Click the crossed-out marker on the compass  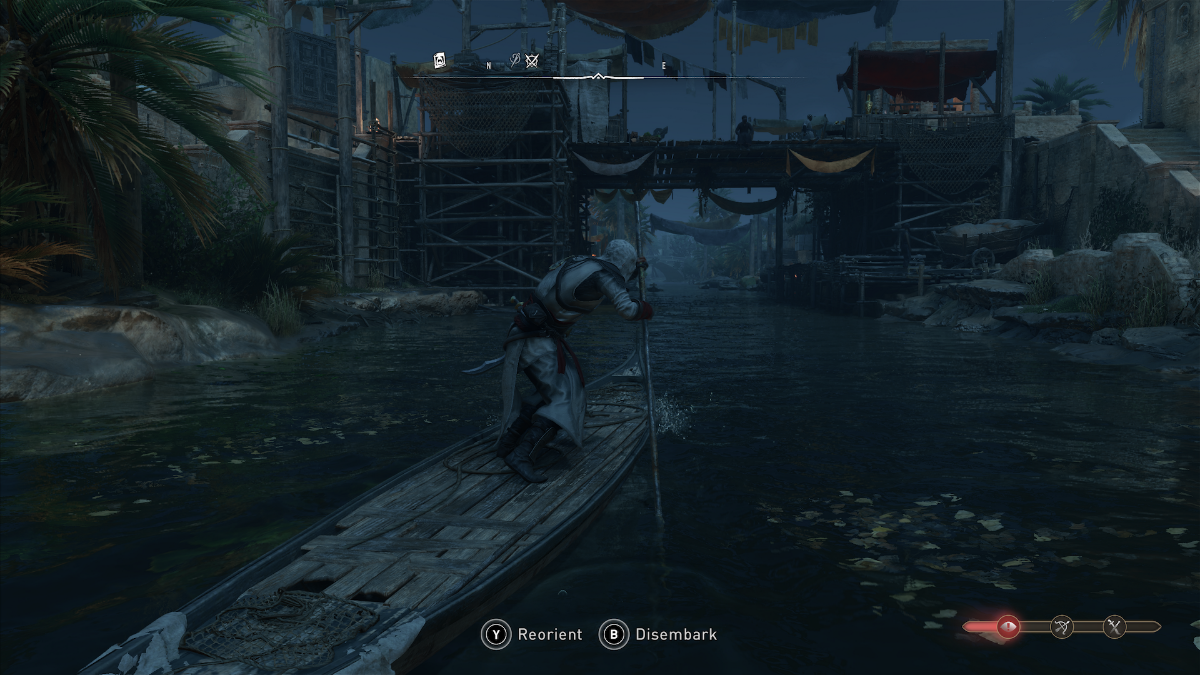(x=532, y=62)
